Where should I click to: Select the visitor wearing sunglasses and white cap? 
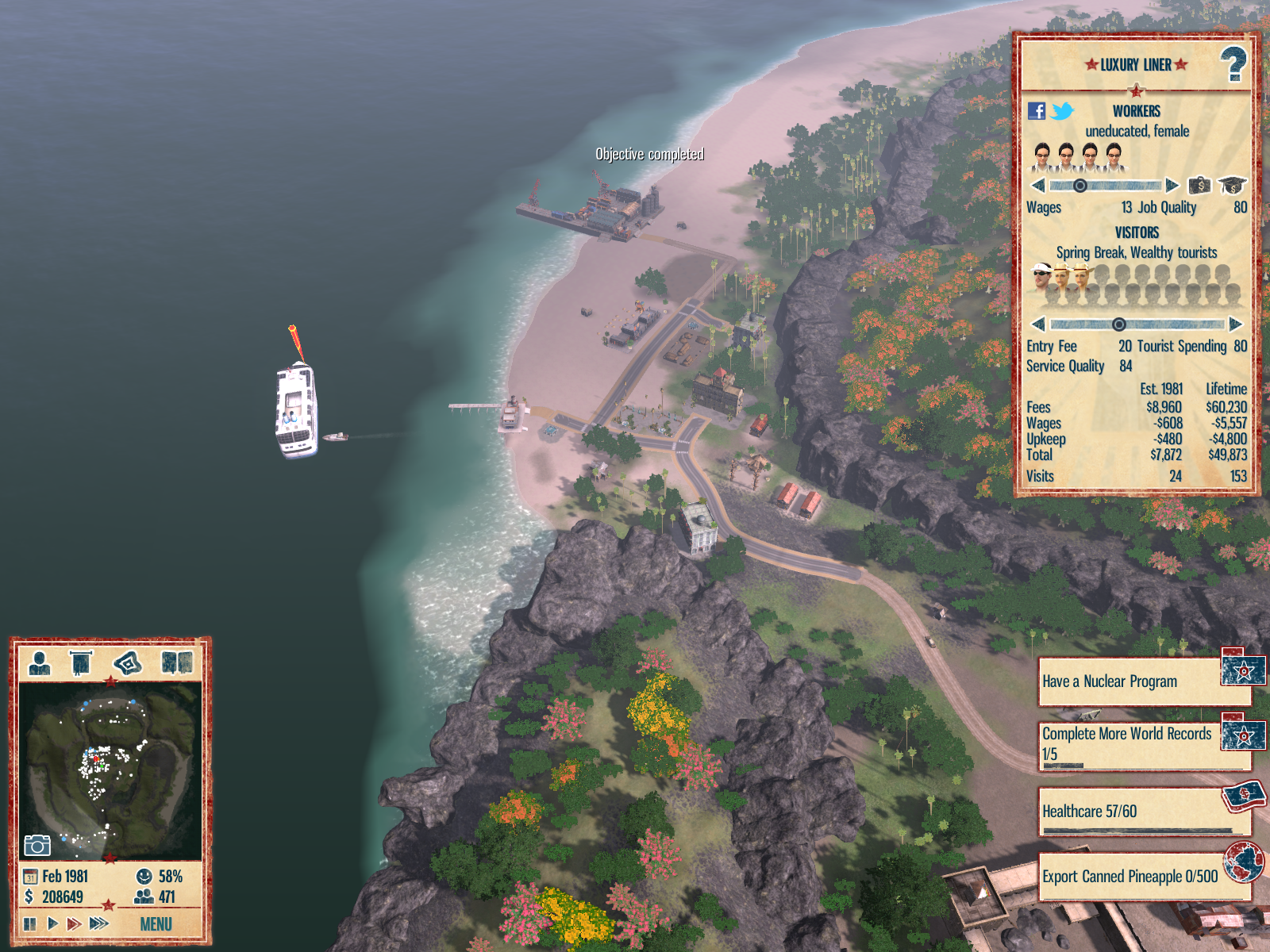coord(1041,278)
